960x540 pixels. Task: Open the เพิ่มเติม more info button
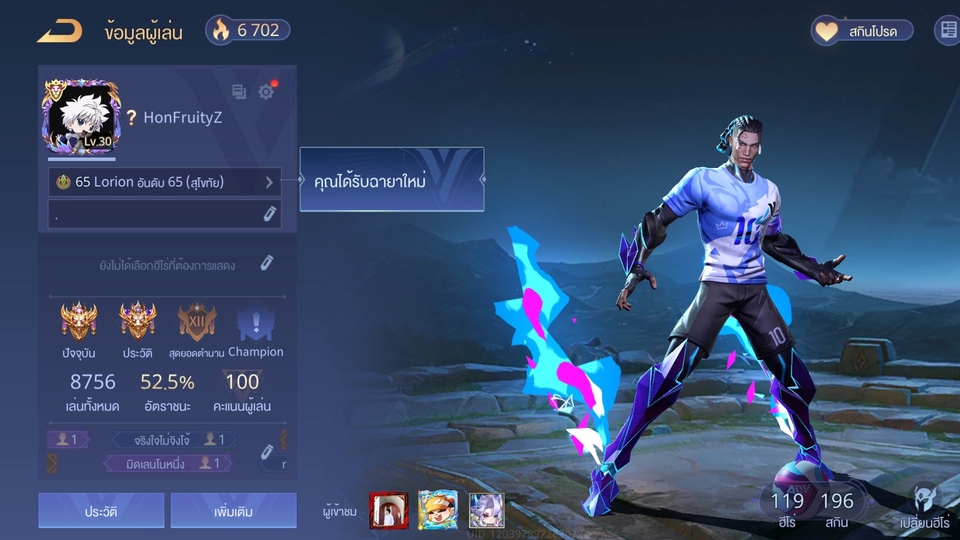coord(233,510)
